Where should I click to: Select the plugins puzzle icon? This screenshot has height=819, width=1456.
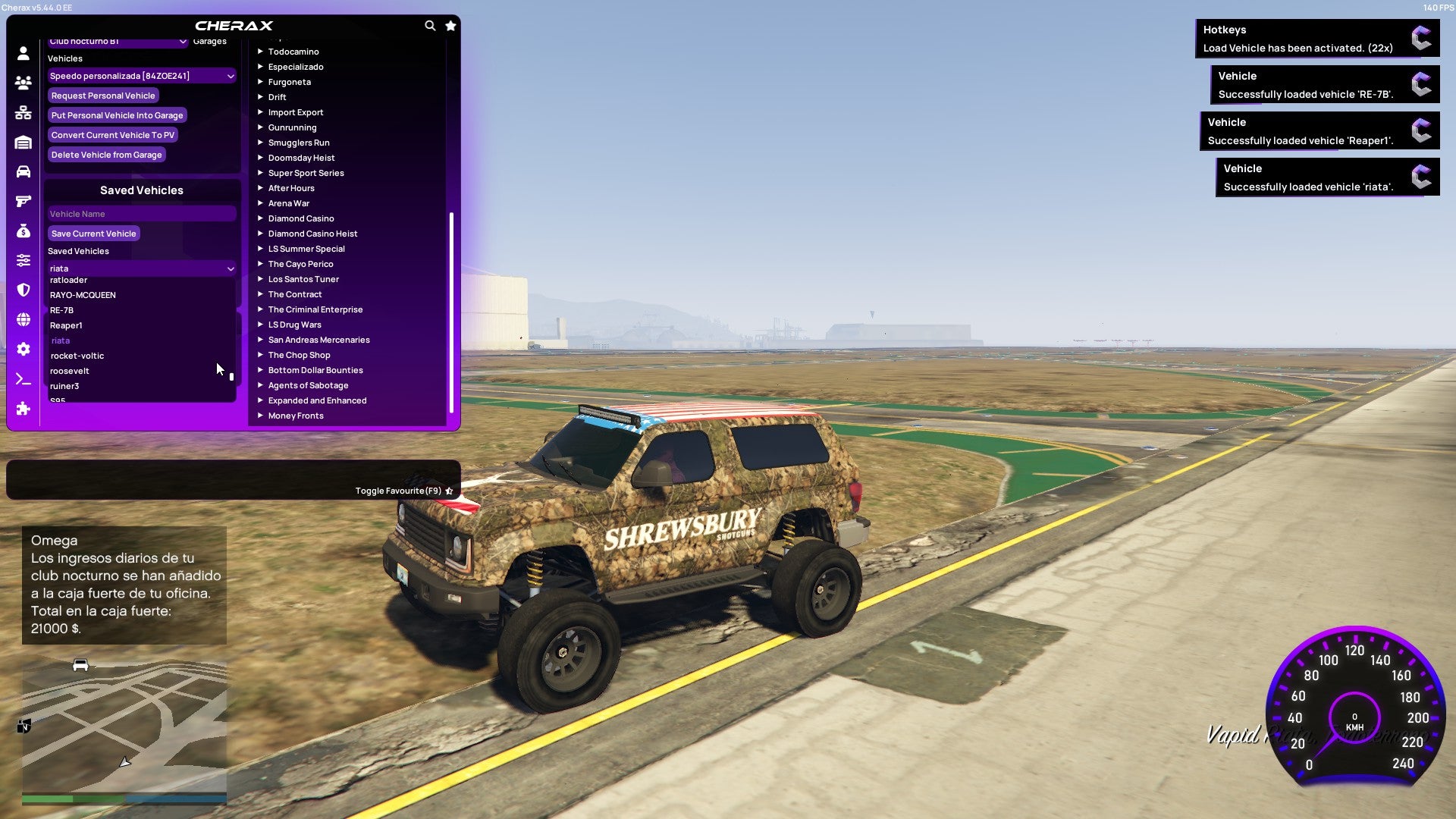click(23, 409)
